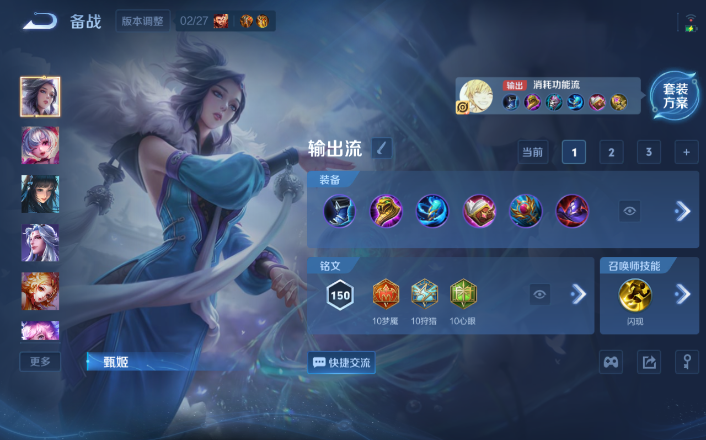Open the 版本调整 version changes

tap(143, 21)
